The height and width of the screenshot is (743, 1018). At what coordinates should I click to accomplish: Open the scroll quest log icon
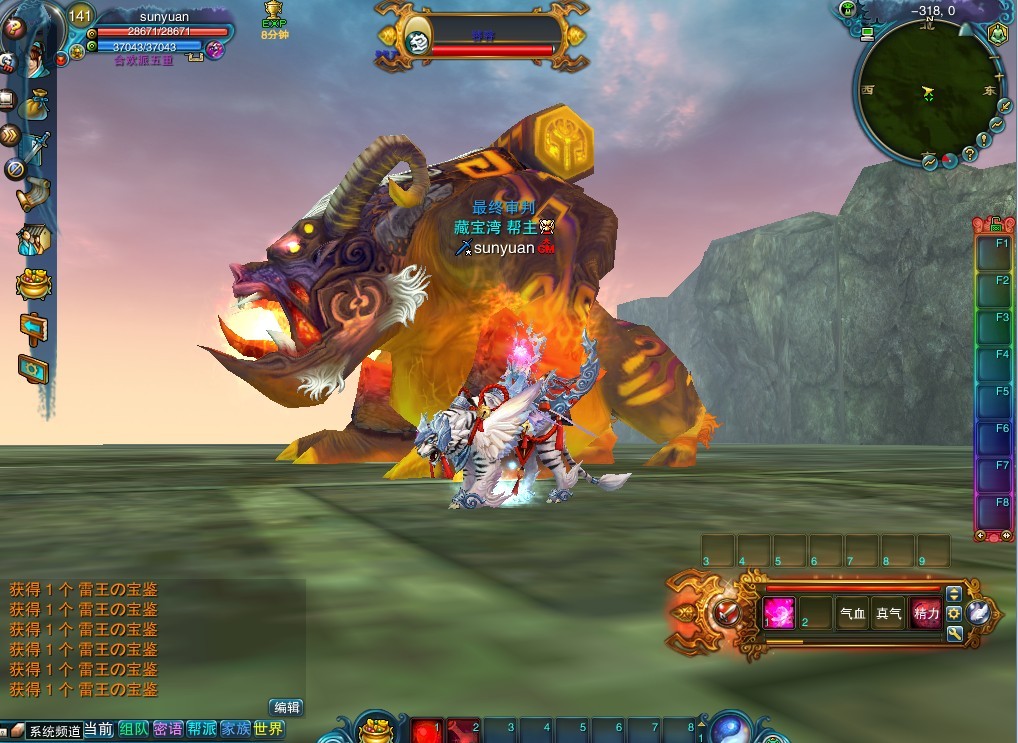[32, 192]
